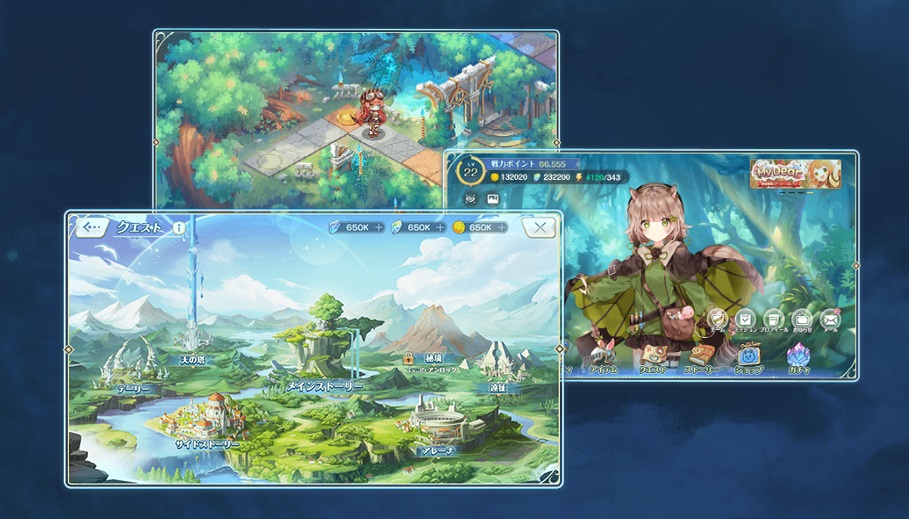This screenshot has height=519, width=909.
Task: Open the My Dear event banner
Action: click(x=795, y=173)
